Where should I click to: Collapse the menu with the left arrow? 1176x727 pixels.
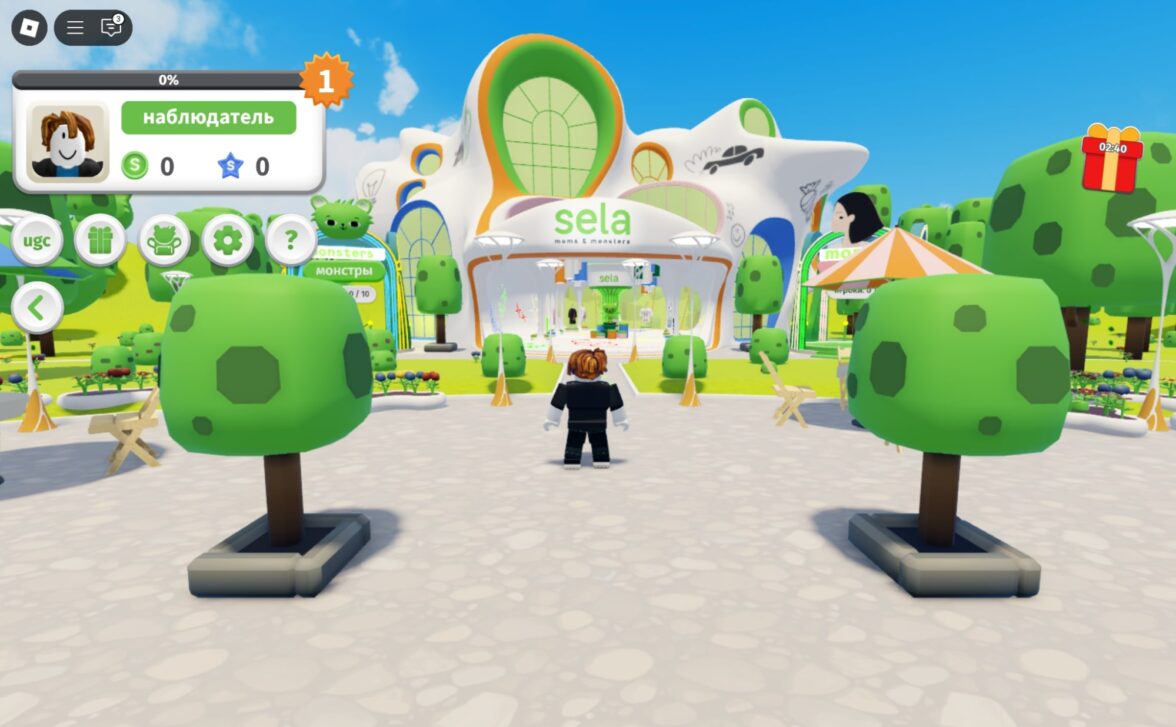click(37, 308)
